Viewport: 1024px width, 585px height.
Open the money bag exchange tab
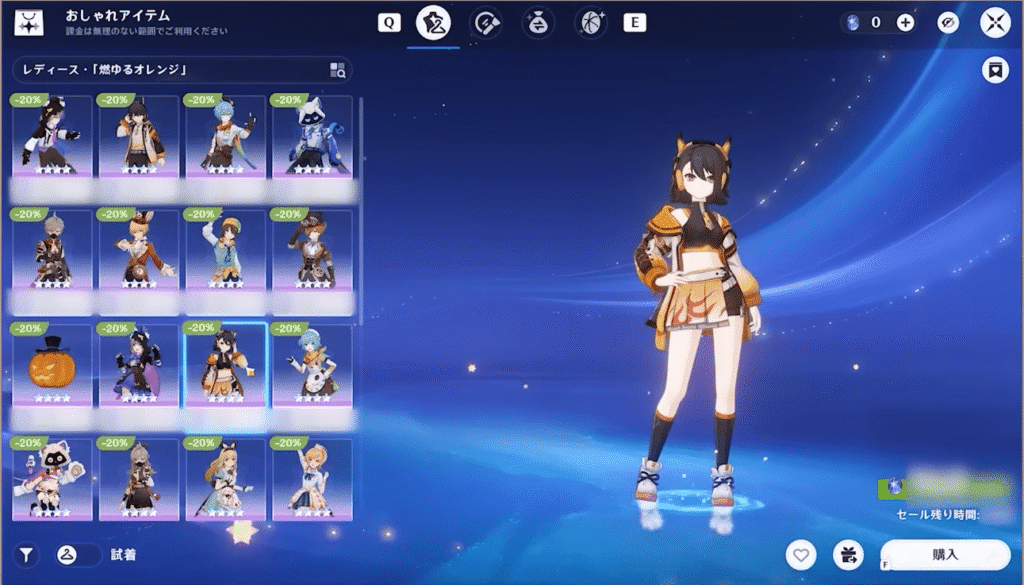tap(537, 22)
